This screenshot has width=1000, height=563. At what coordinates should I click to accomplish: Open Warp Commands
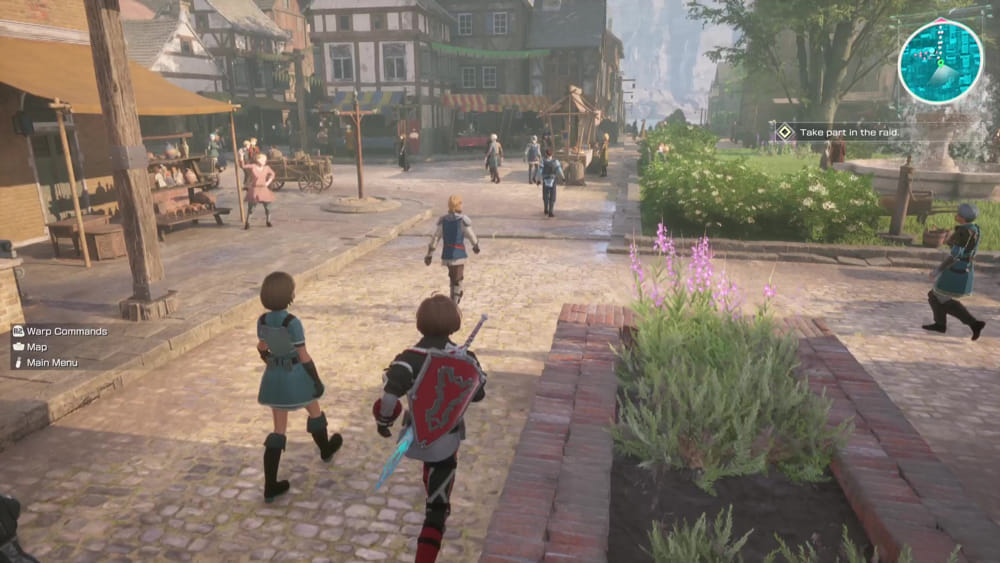(66, 331)
